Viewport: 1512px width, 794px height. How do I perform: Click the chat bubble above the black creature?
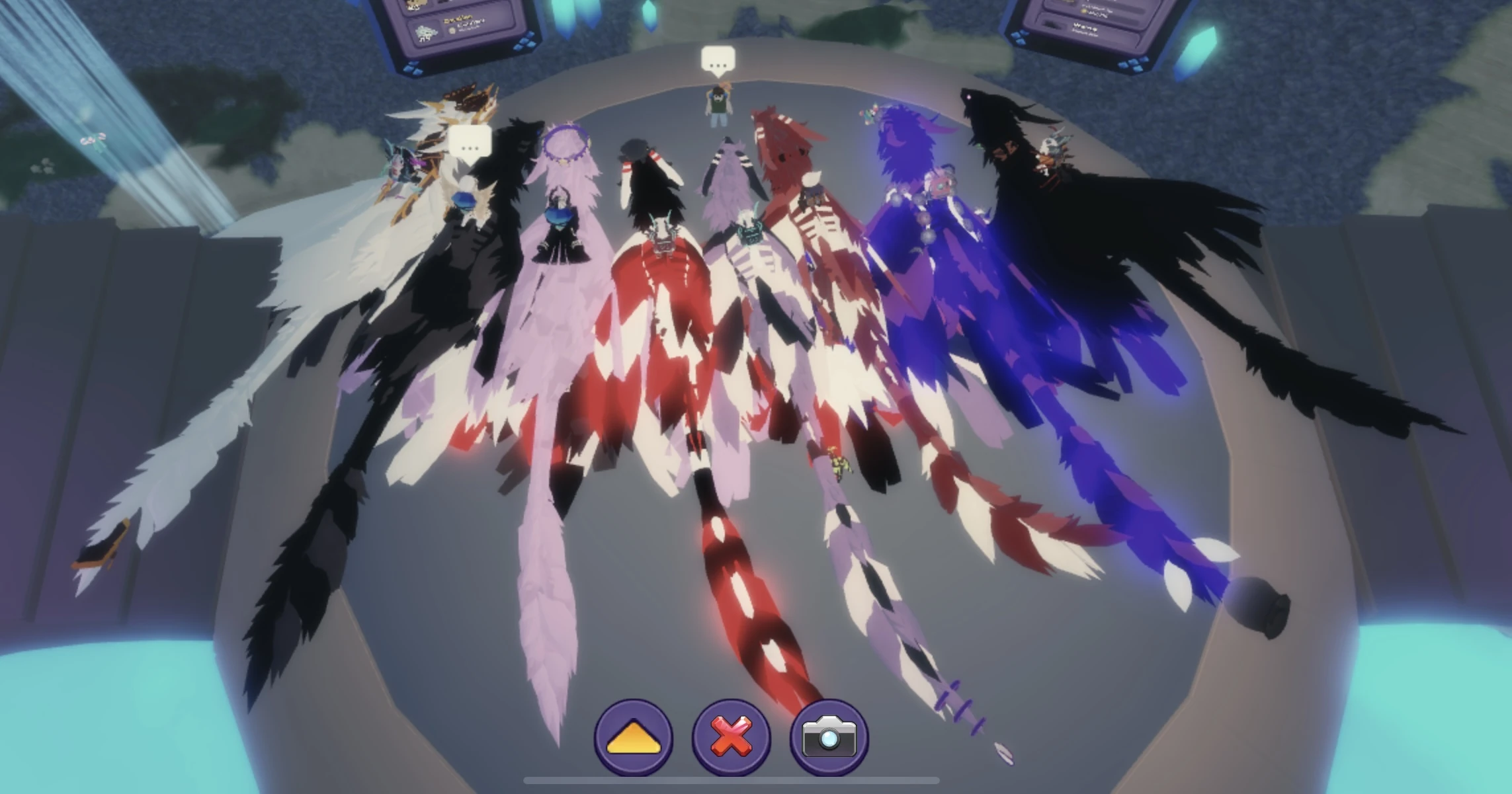(470, 141)
